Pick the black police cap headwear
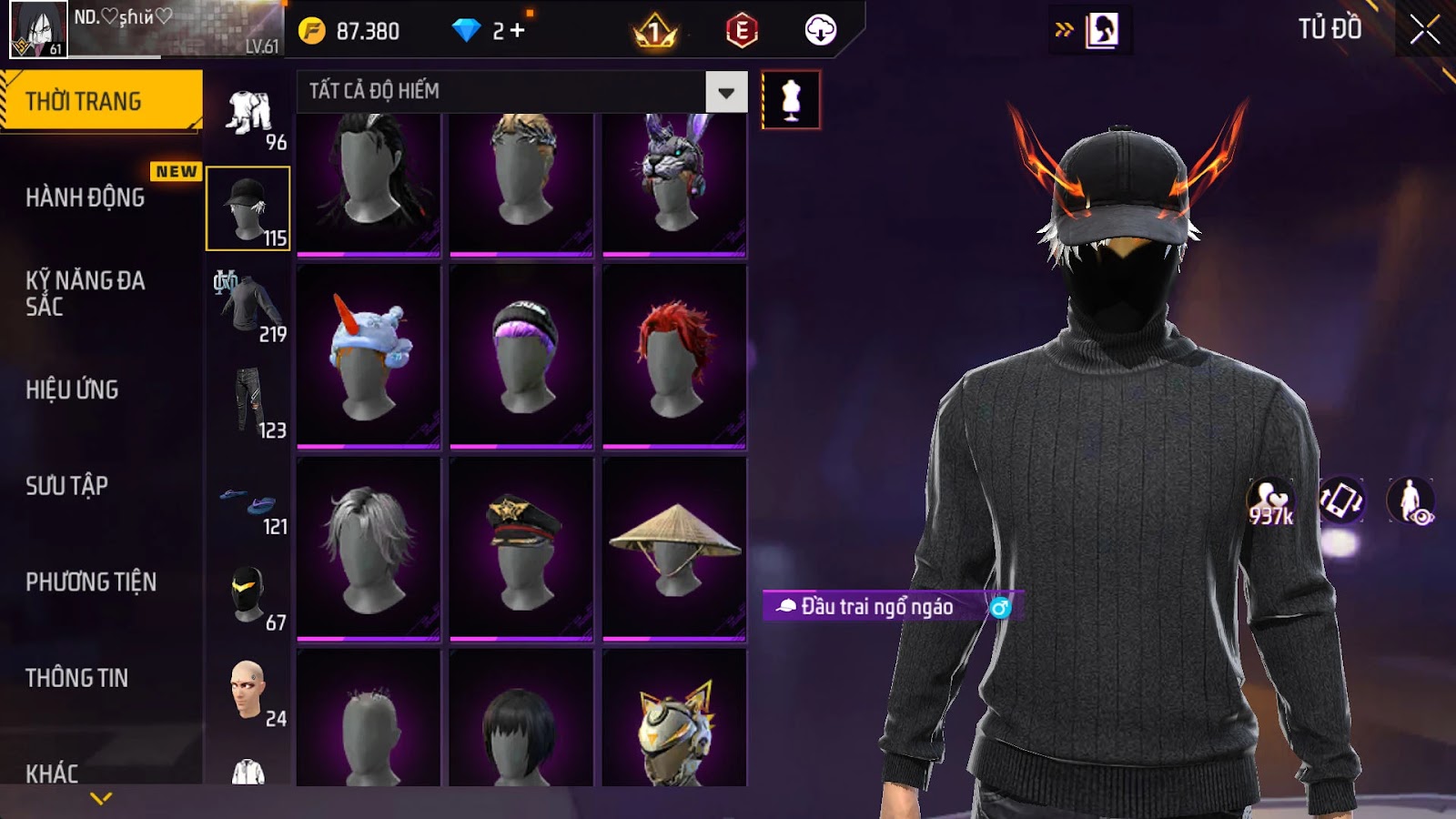This screenshot has width=1456, height=819. (521, 548)
